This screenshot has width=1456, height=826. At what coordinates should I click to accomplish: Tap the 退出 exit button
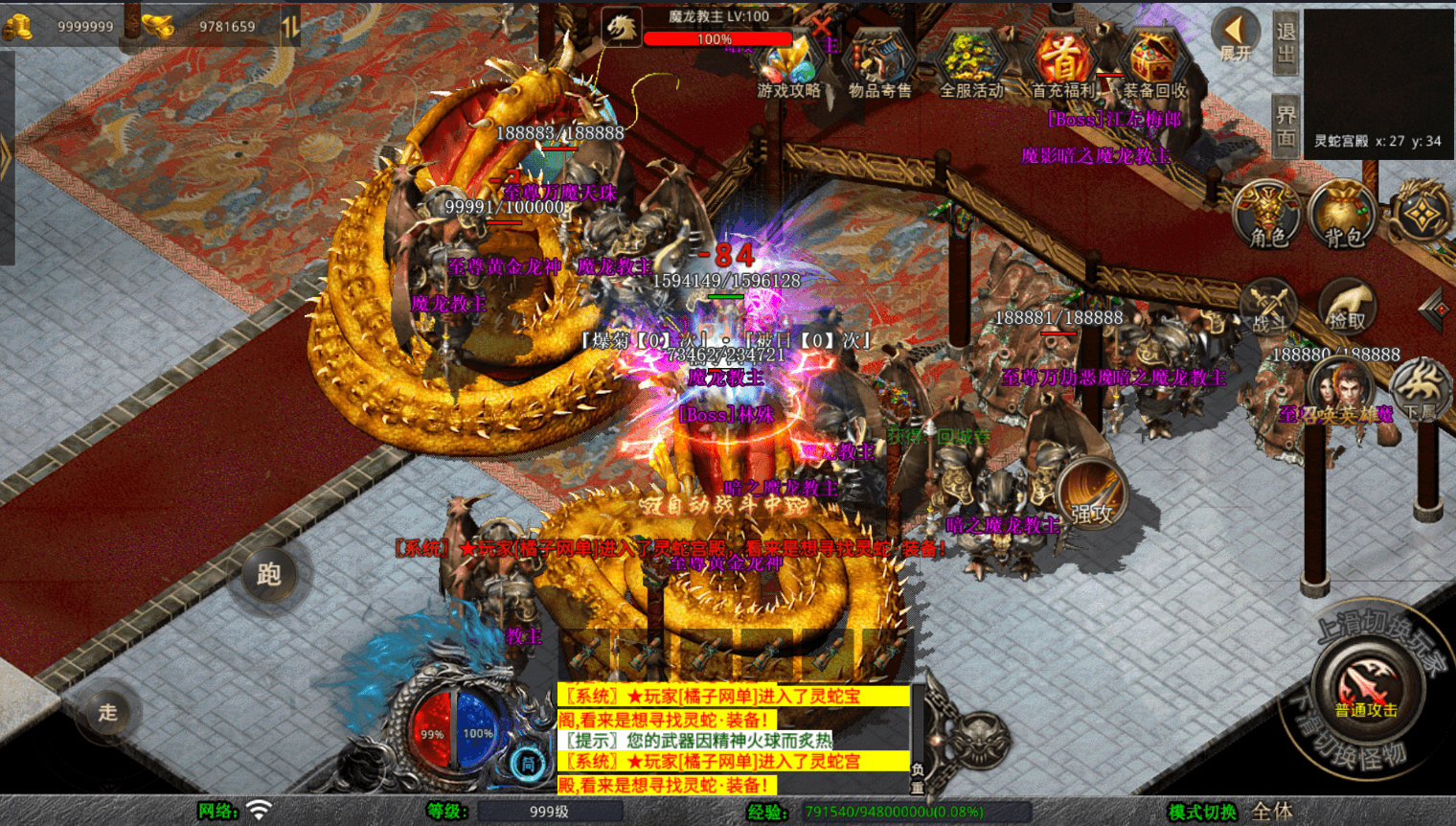click(x=1285, y=42)
